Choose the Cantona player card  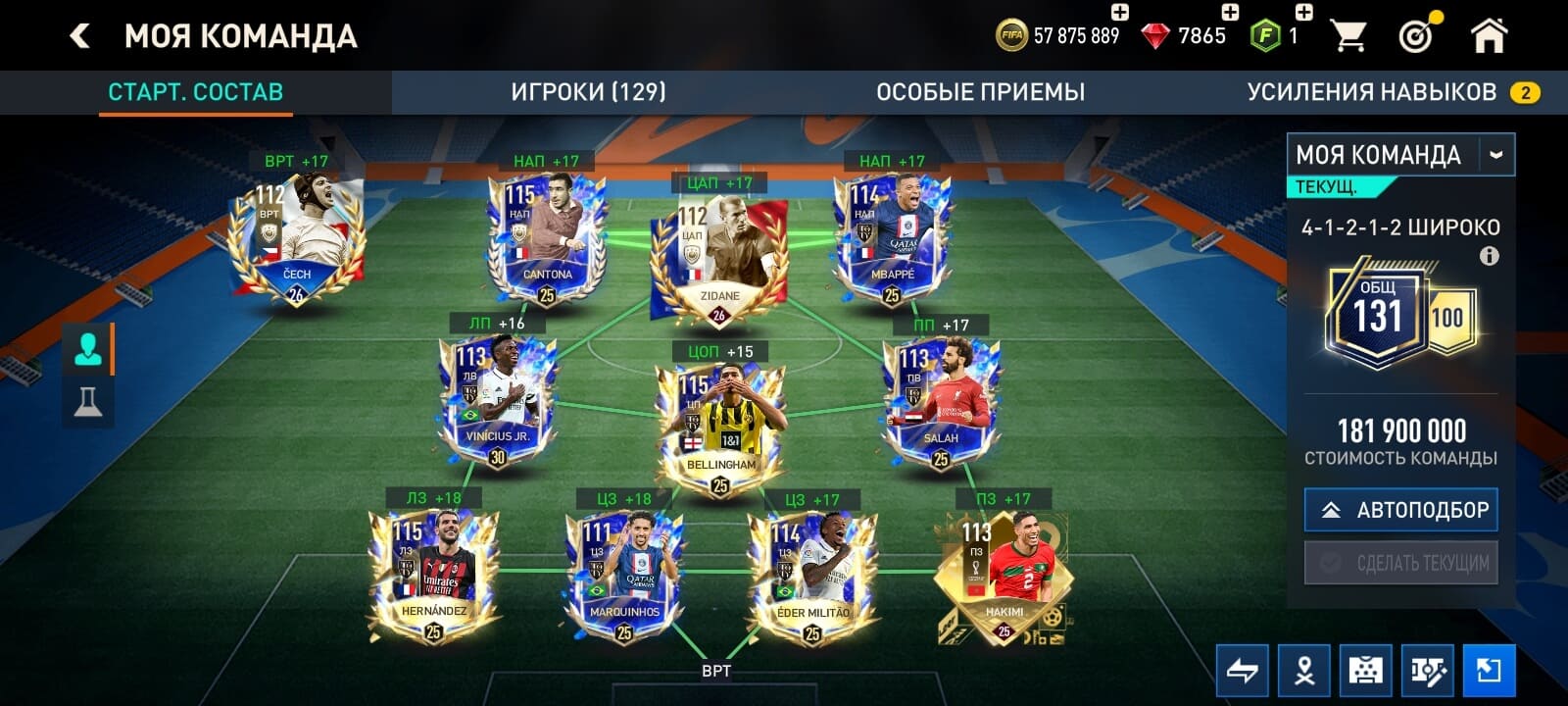(547, 237)
